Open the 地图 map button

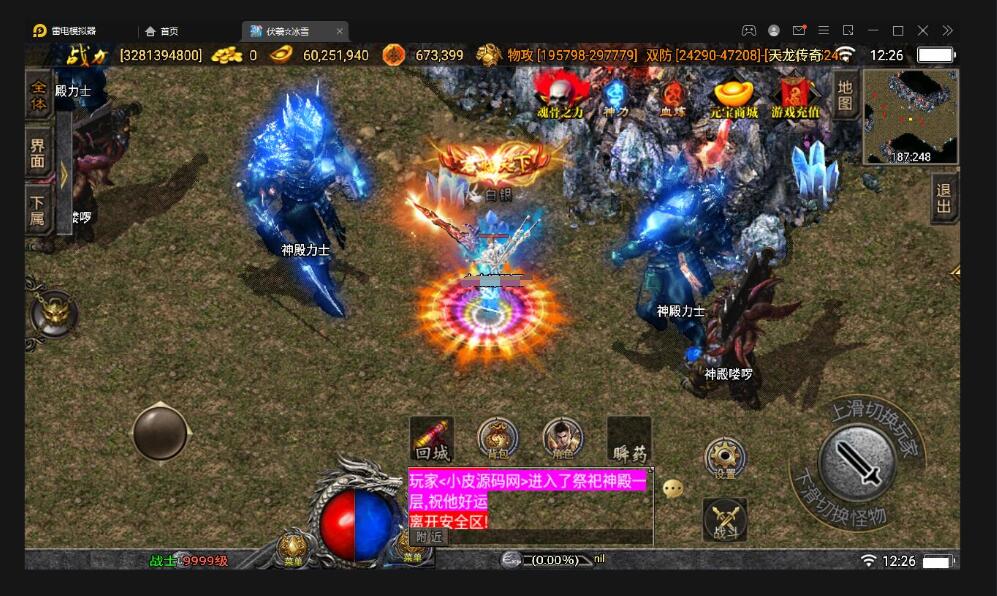[x=845, y=94]
